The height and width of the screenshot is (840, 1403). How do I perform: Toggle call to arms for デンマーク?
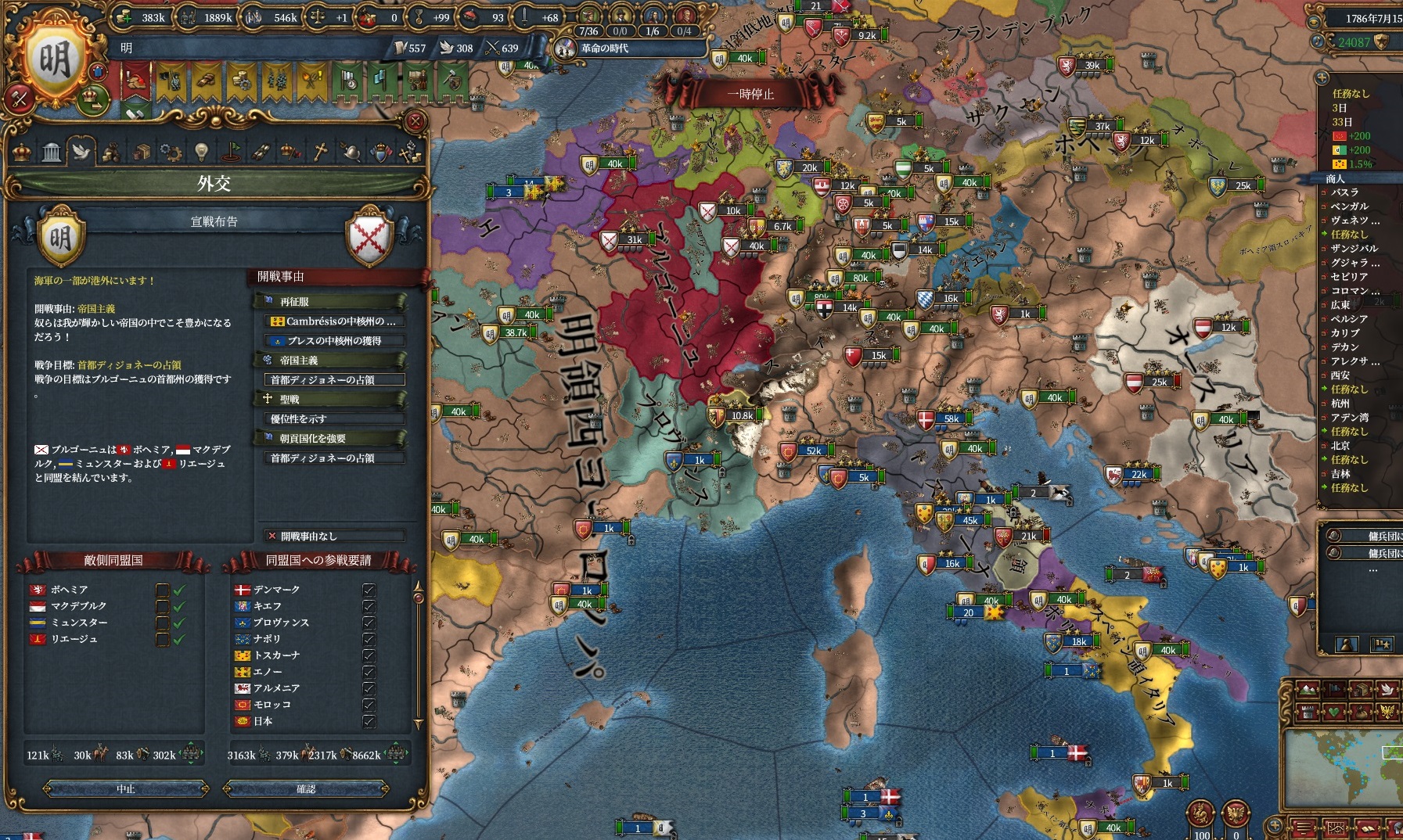(369, 590)
